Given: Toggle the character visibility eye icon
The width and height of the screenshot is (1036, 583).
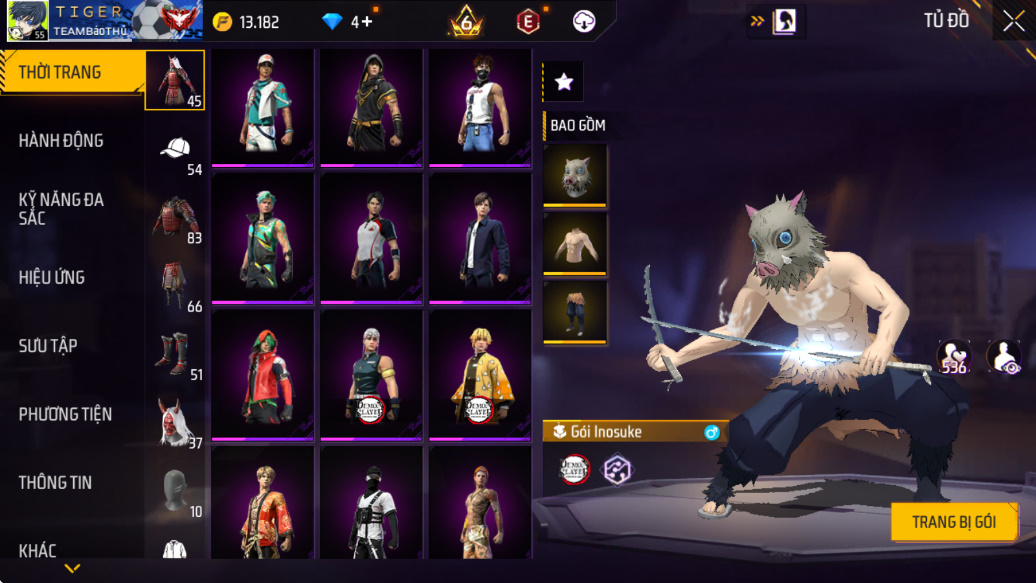Looking at the screenshot, I should (1003, 356).
